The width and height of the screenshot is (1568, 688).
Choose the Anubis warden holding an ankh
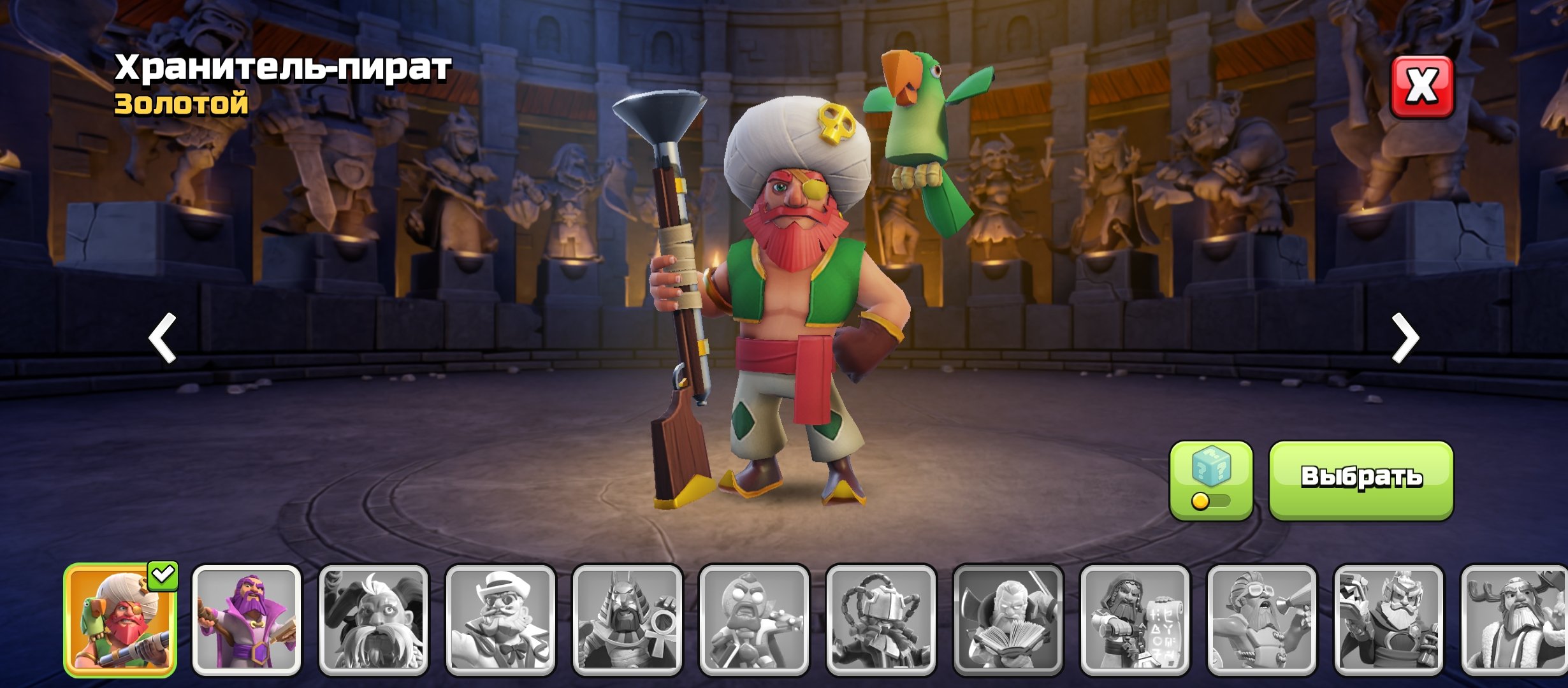[x=627, y=620]
